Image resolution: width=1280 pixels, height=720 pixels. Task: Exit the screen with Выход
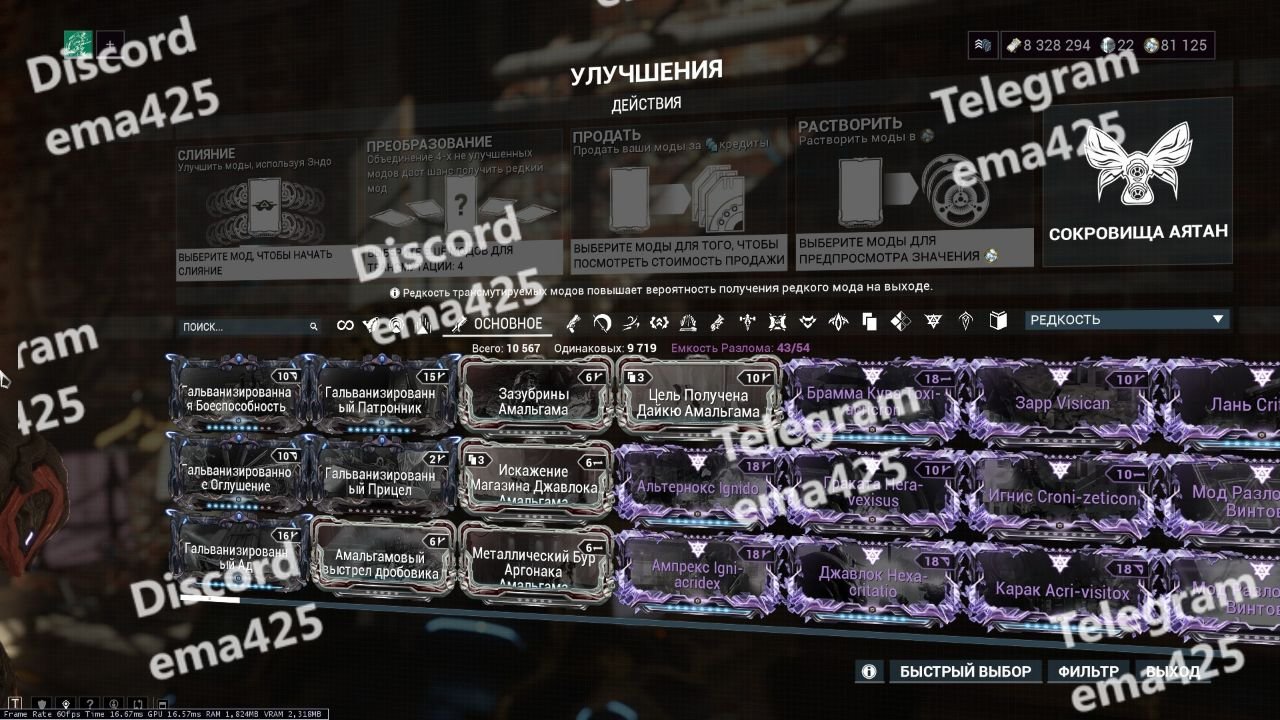click(1172, 671)
